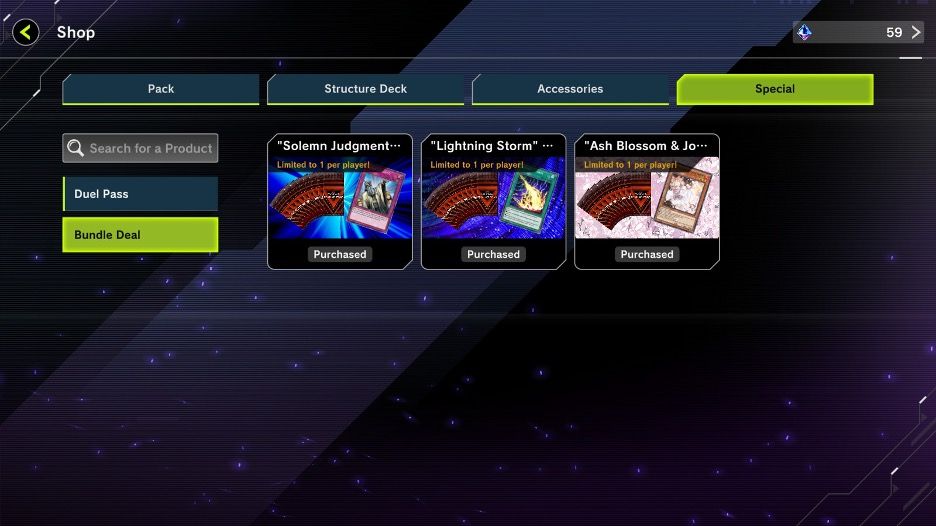
Task: Show the Accessories tab
Action: (570, 89)
